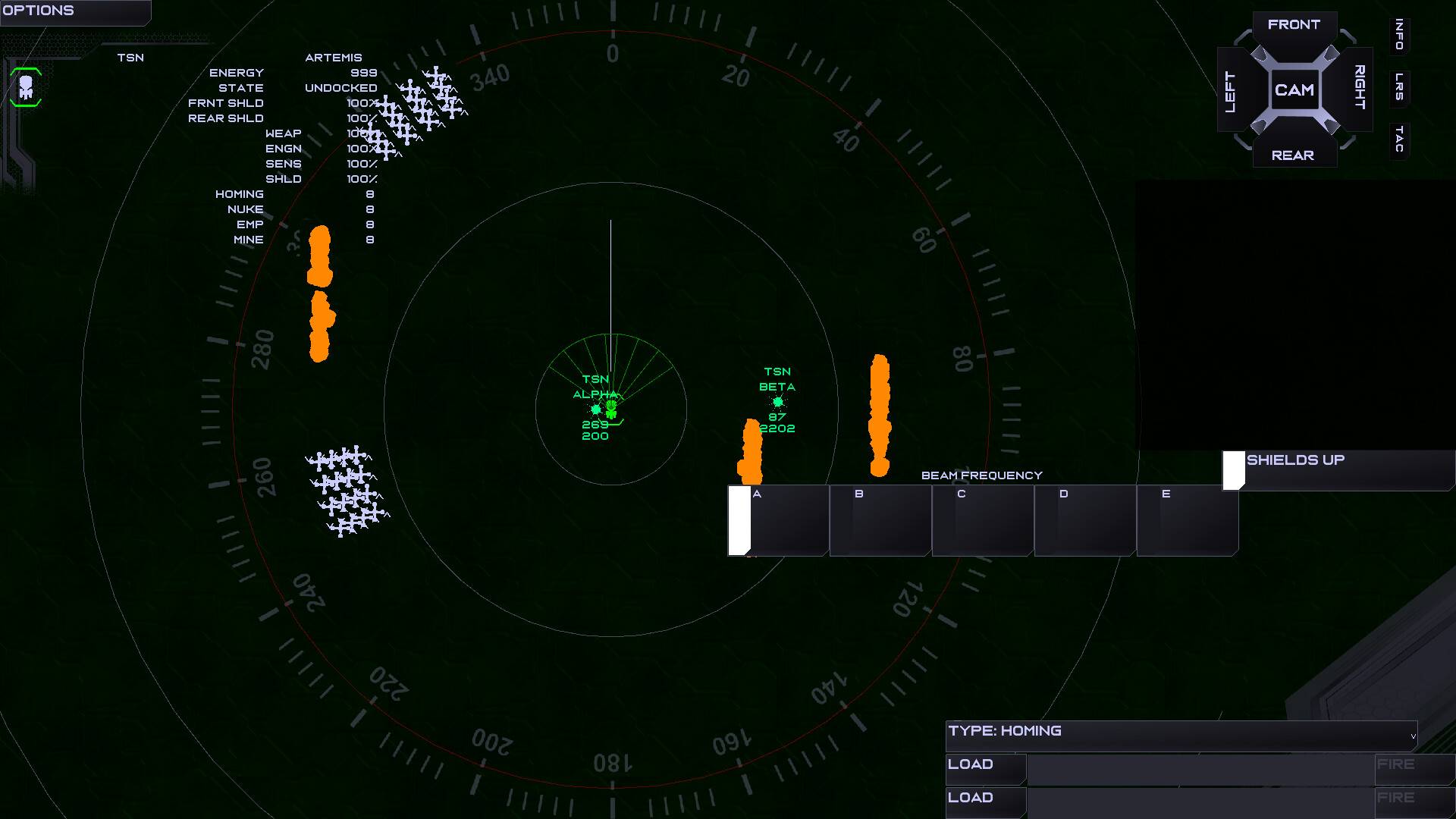Switch to beam frequency C
This screenshot has height=819, width=1456.
click(982, 520)
